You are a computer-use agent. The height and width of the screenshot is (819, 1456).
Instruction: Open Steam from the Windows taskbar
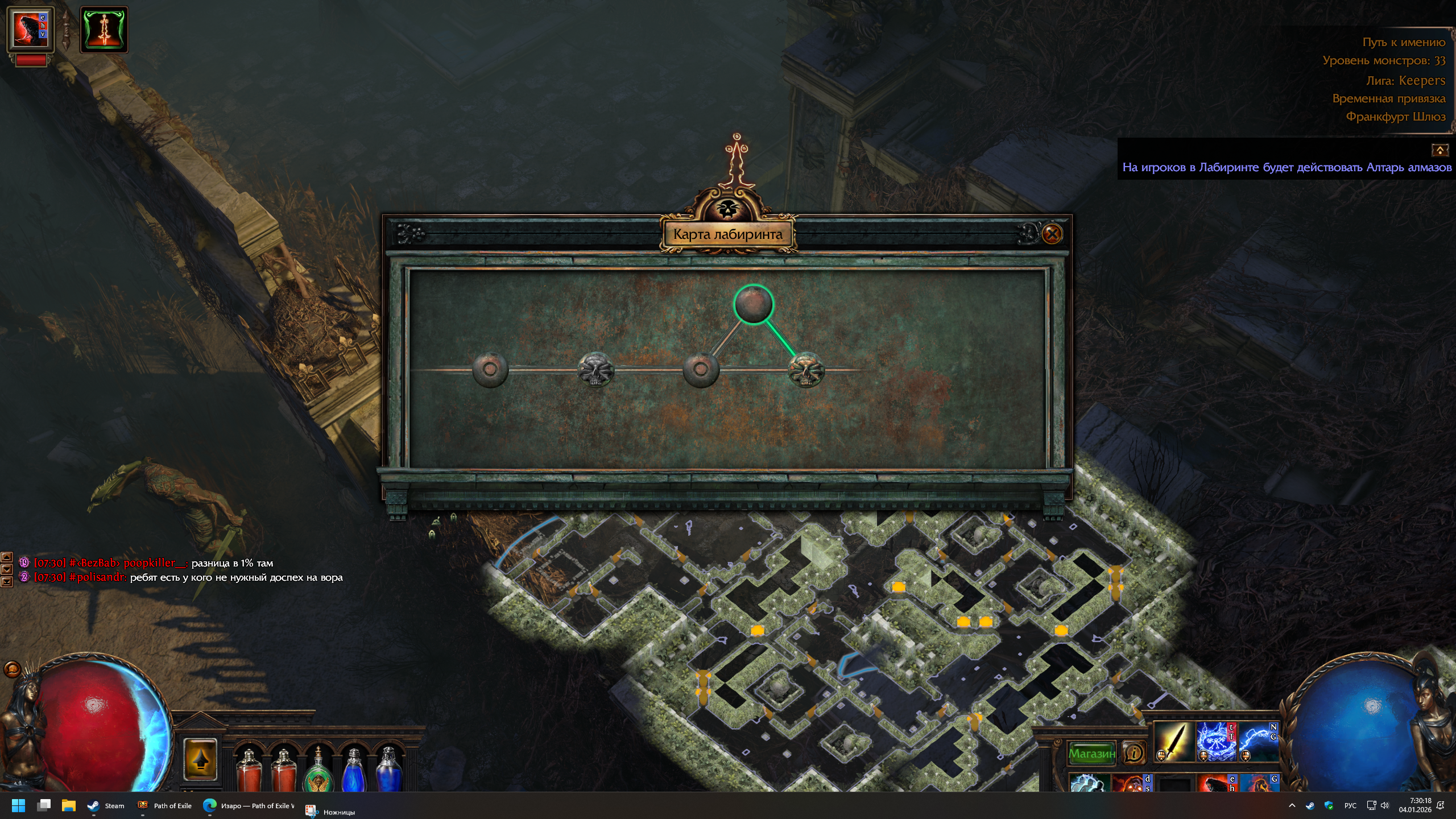pyautogui.click(x=106, y=805)
